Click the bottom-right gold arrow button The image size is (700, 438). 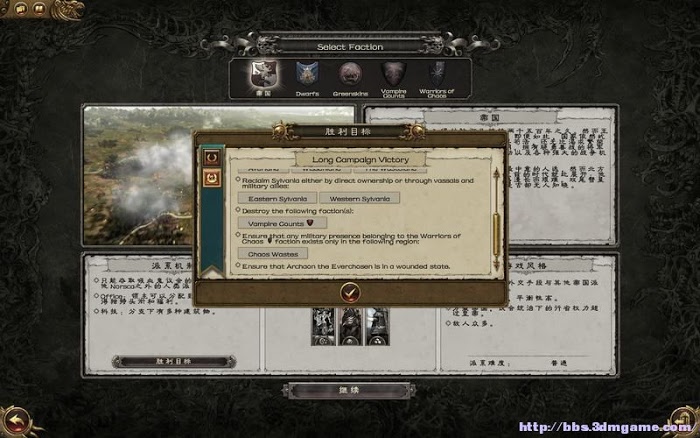click(x=684, y=420)
